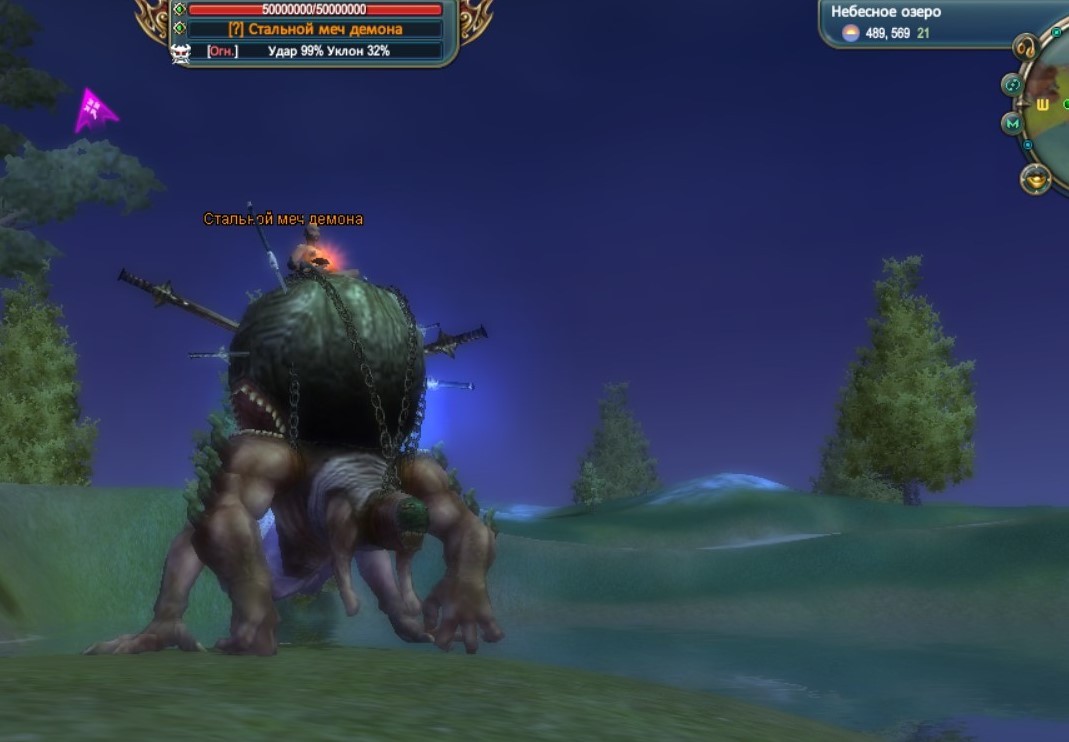Image resolution: width=1069 pixels, height=742 pixels.
Task: Select the target name plate Стальной меч демона
Action: [316, 29]
